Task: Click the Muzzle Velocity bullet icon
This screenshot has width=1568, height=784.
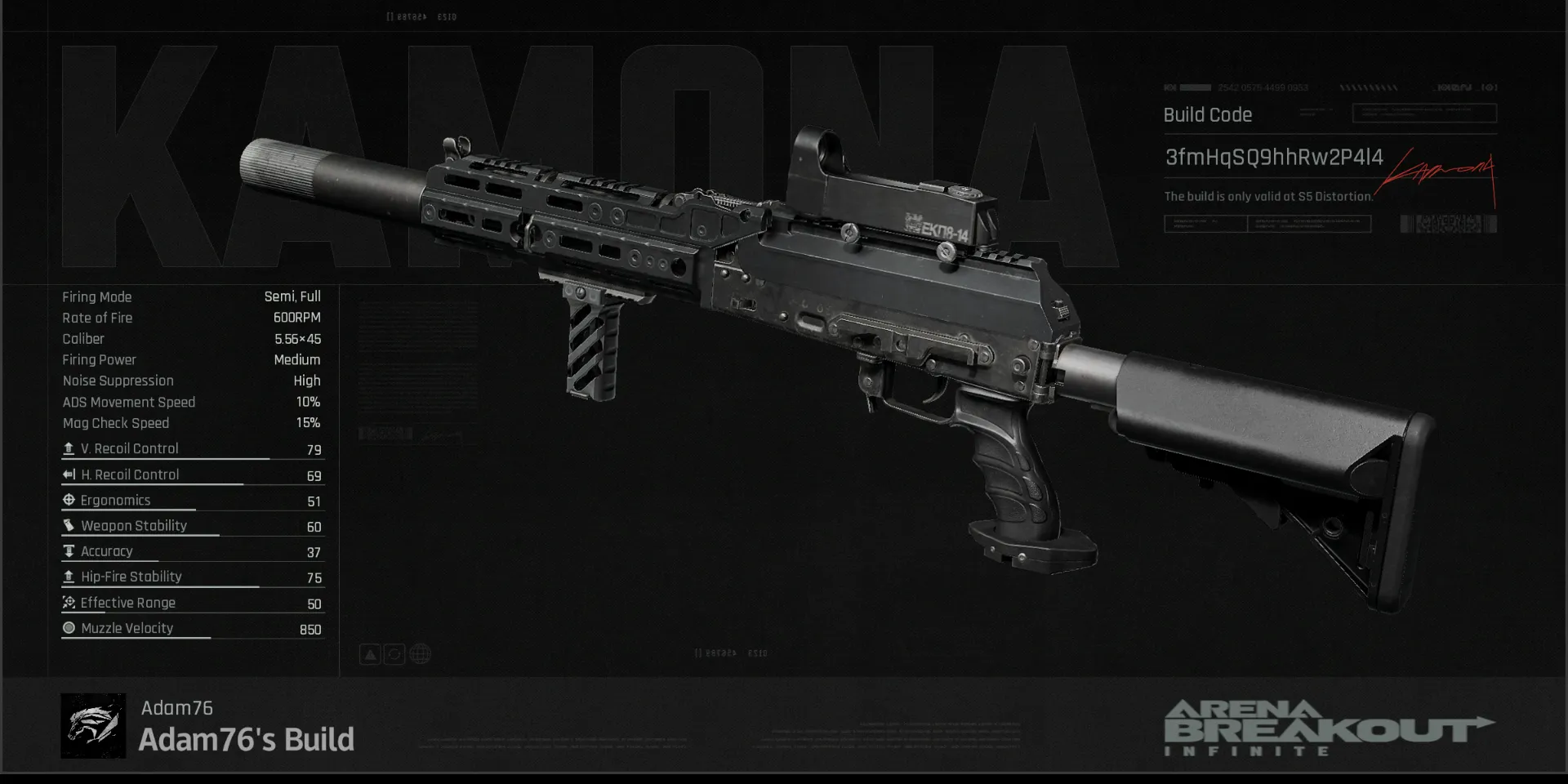Action: coord(69,627)
